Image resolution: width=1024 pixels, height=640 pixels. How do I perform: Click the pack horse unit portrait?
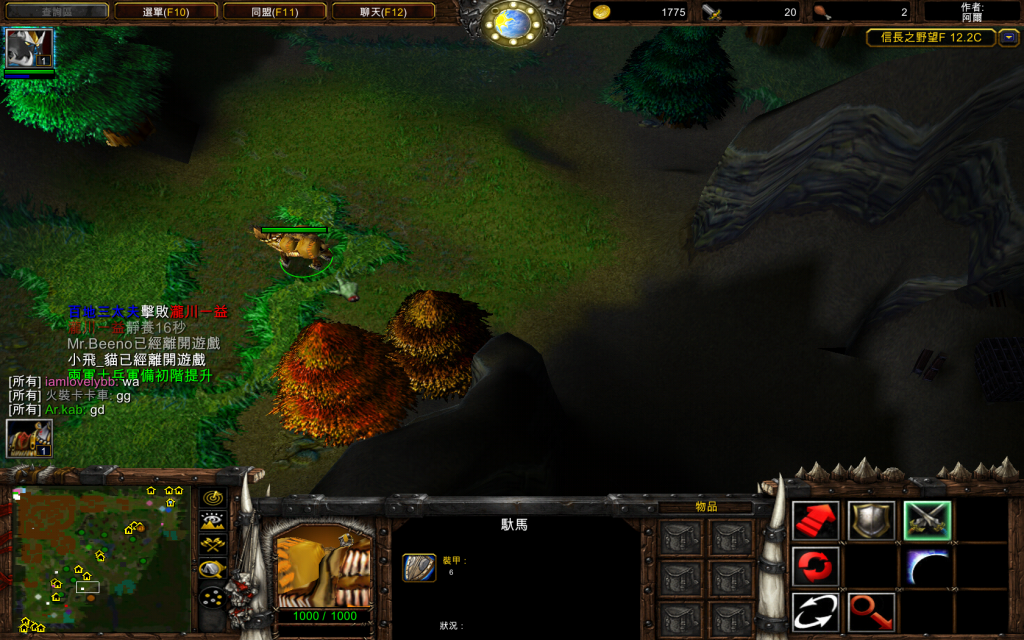(323, 564)
